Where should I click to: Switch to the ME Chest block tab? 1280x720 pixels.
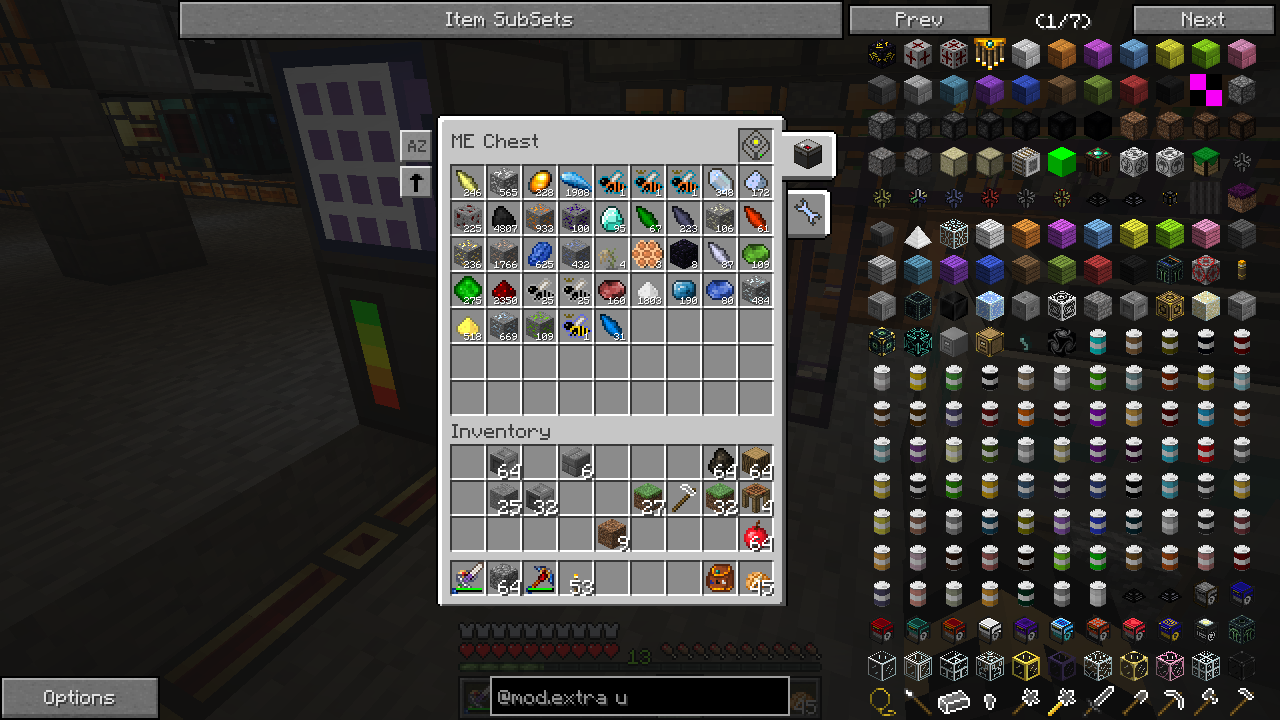[x=807, y=154]
